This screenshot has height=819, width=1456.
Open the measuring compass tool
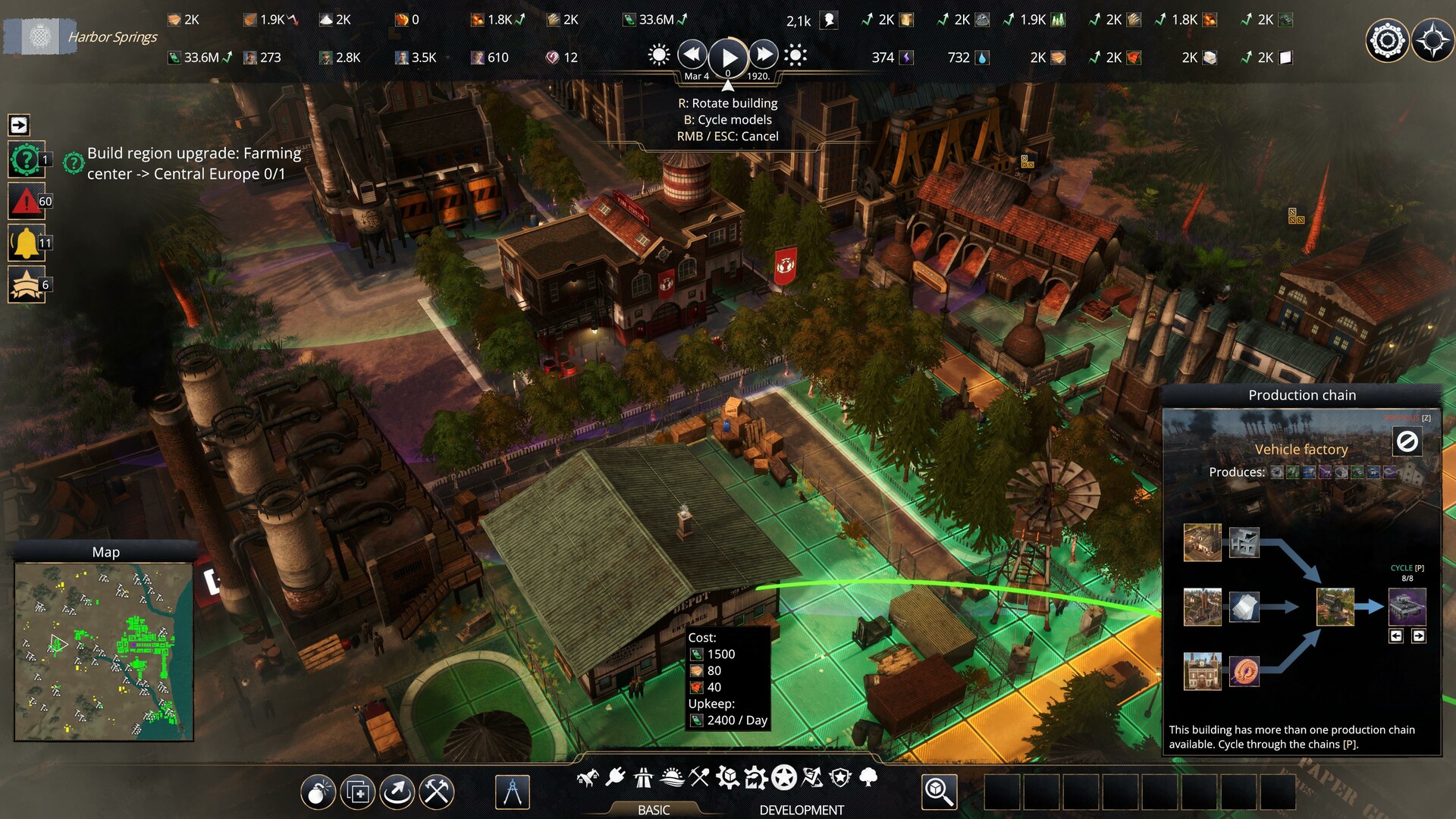(514, 792)
